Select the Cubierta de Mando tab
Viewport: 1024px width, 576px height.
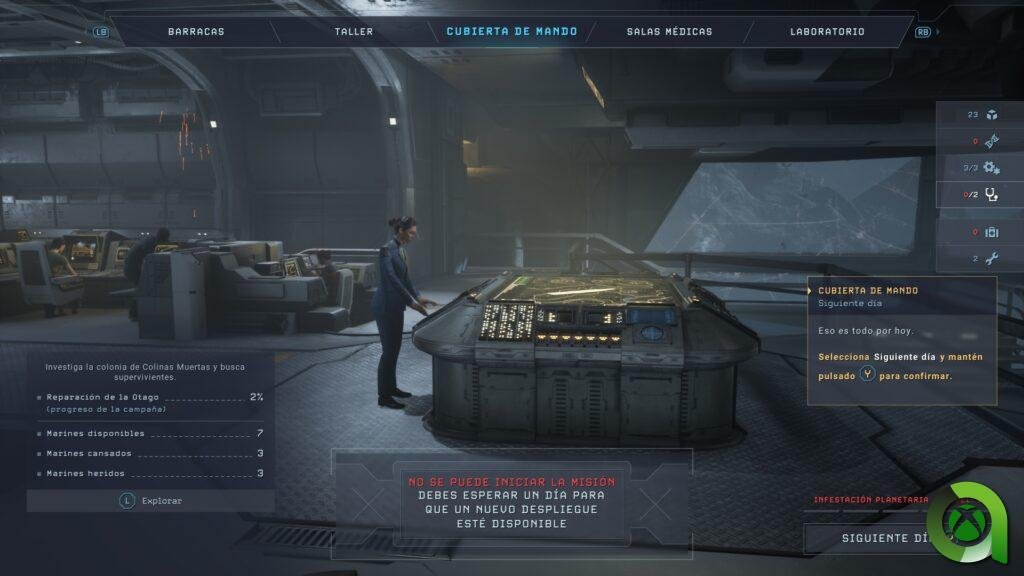tap(511, 31)
